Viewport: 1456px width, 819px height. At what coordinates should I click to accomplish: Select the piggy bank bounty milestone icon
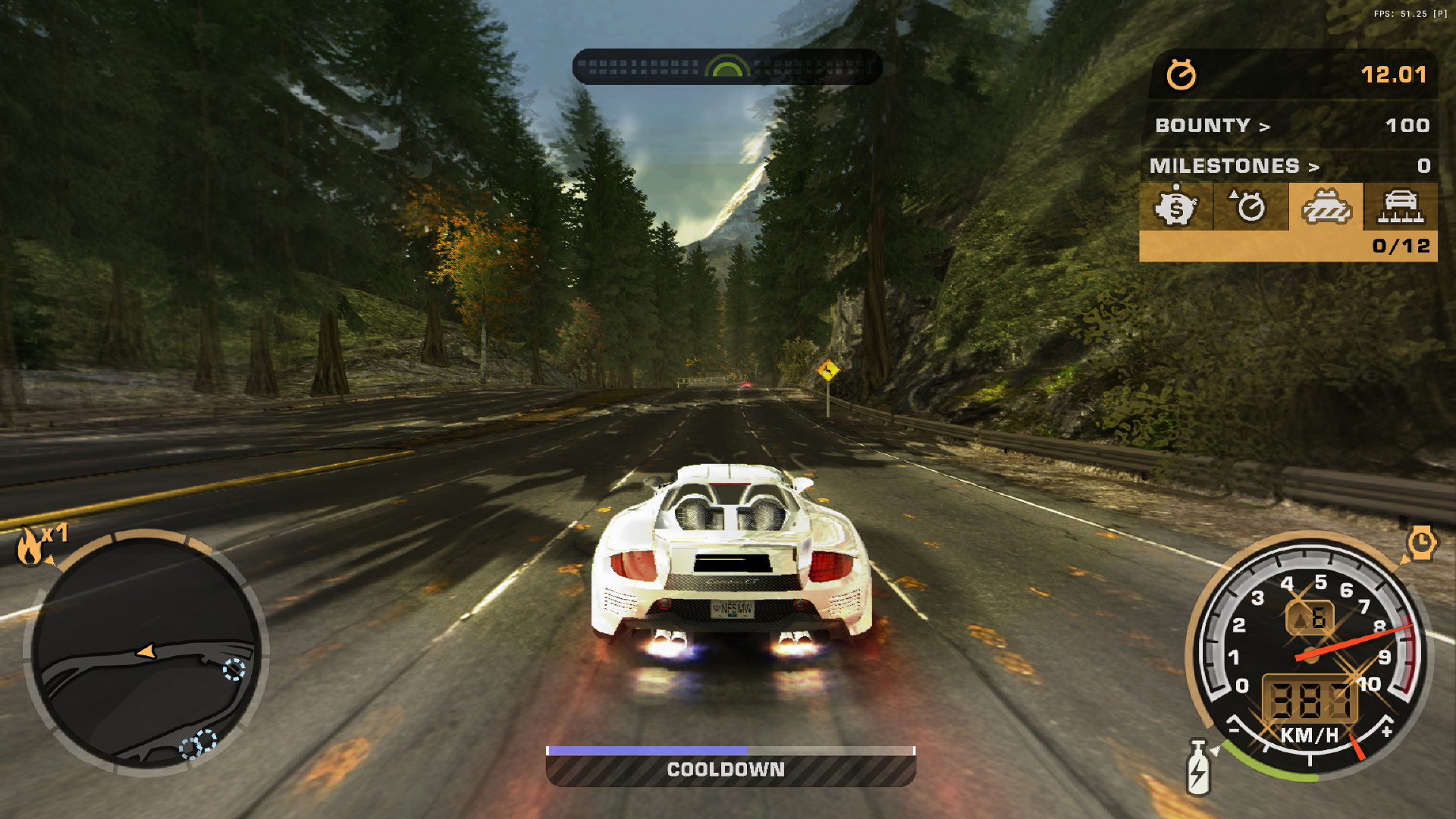(x=1175, y=206)
